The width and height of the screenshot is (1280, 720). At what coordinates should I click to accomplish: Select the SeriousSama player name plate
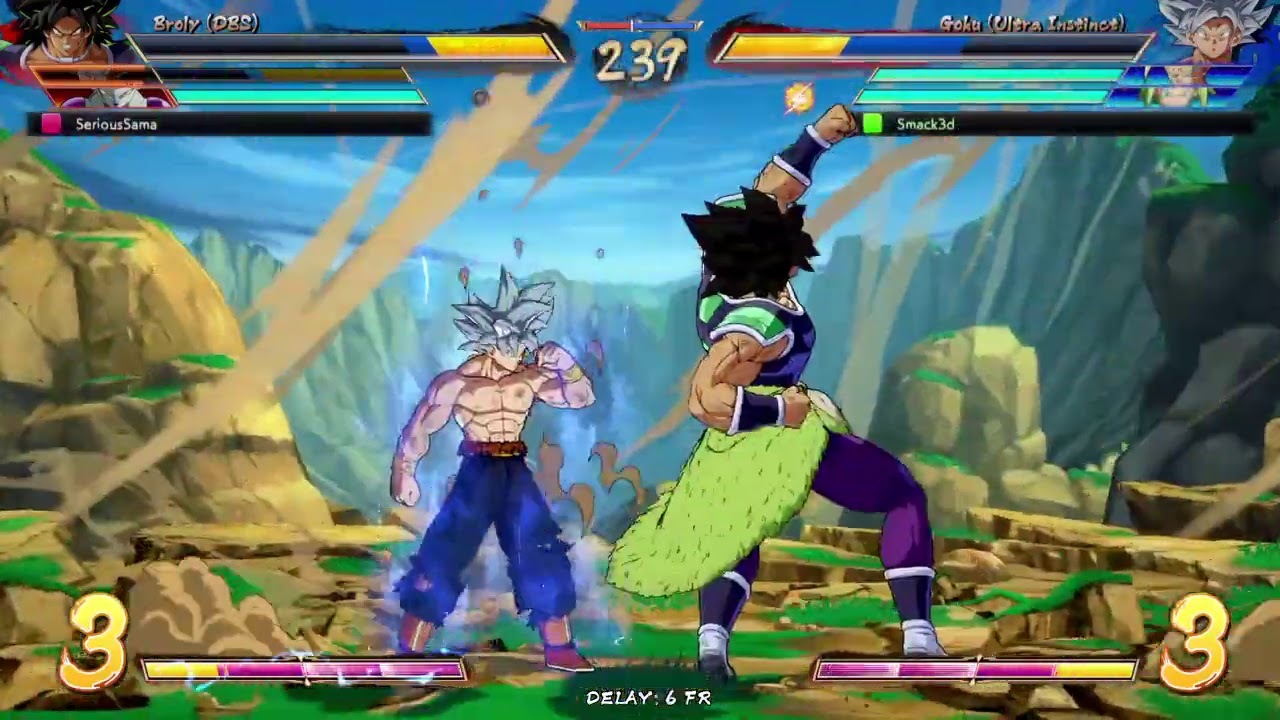tap(230, 124)
